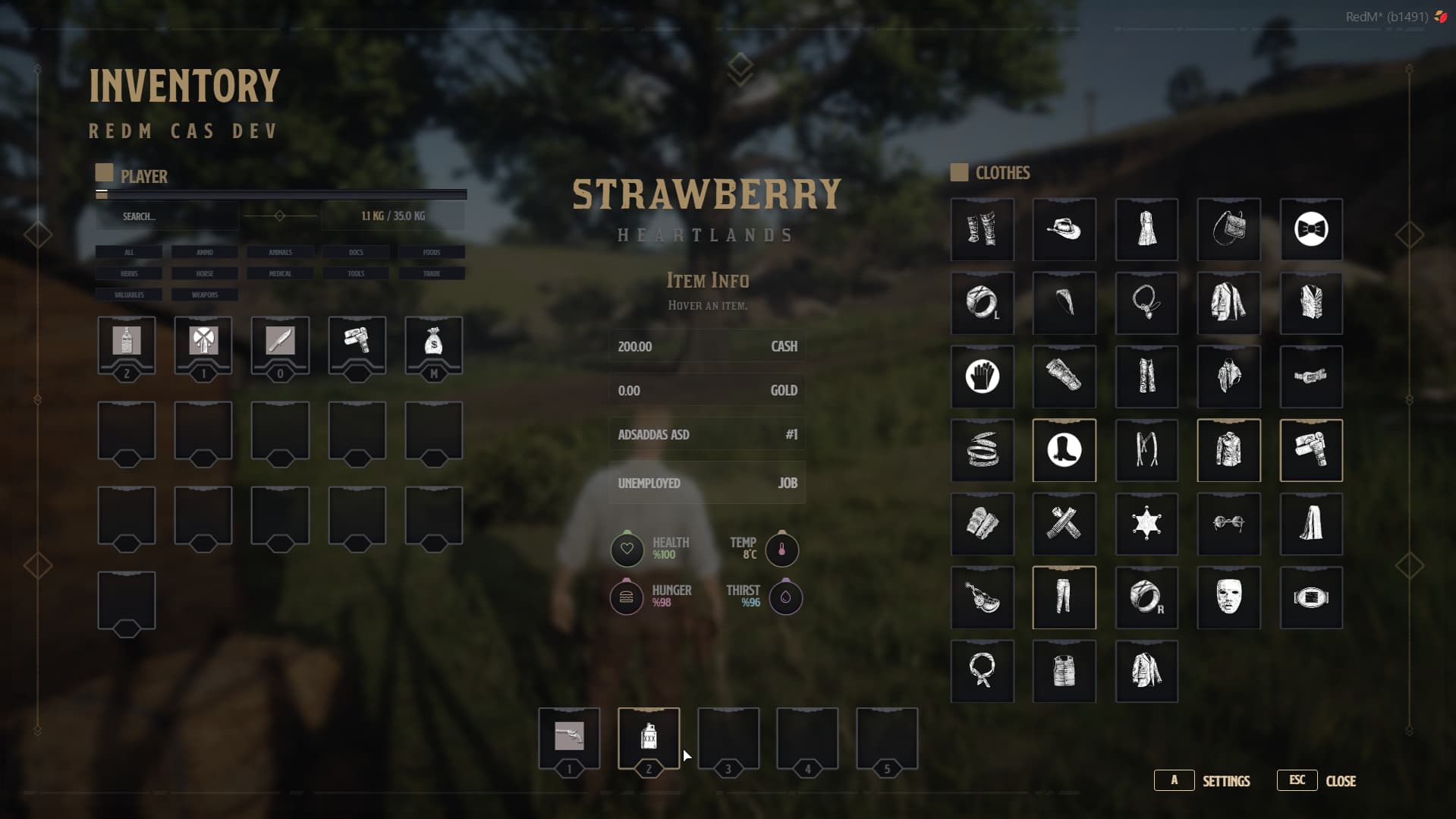Image resolution: width=1456 pixels, height=819 pixels.
Task: Switch to the FOODS inventory filter
Action: (431, 252)
